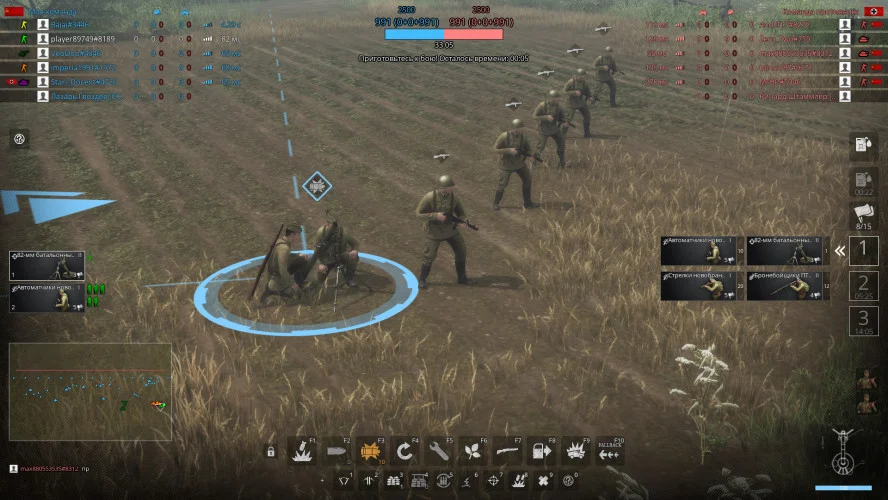888x500 pixels.
Task: Select the submachine gunners squad card
Action: (47, 297)
